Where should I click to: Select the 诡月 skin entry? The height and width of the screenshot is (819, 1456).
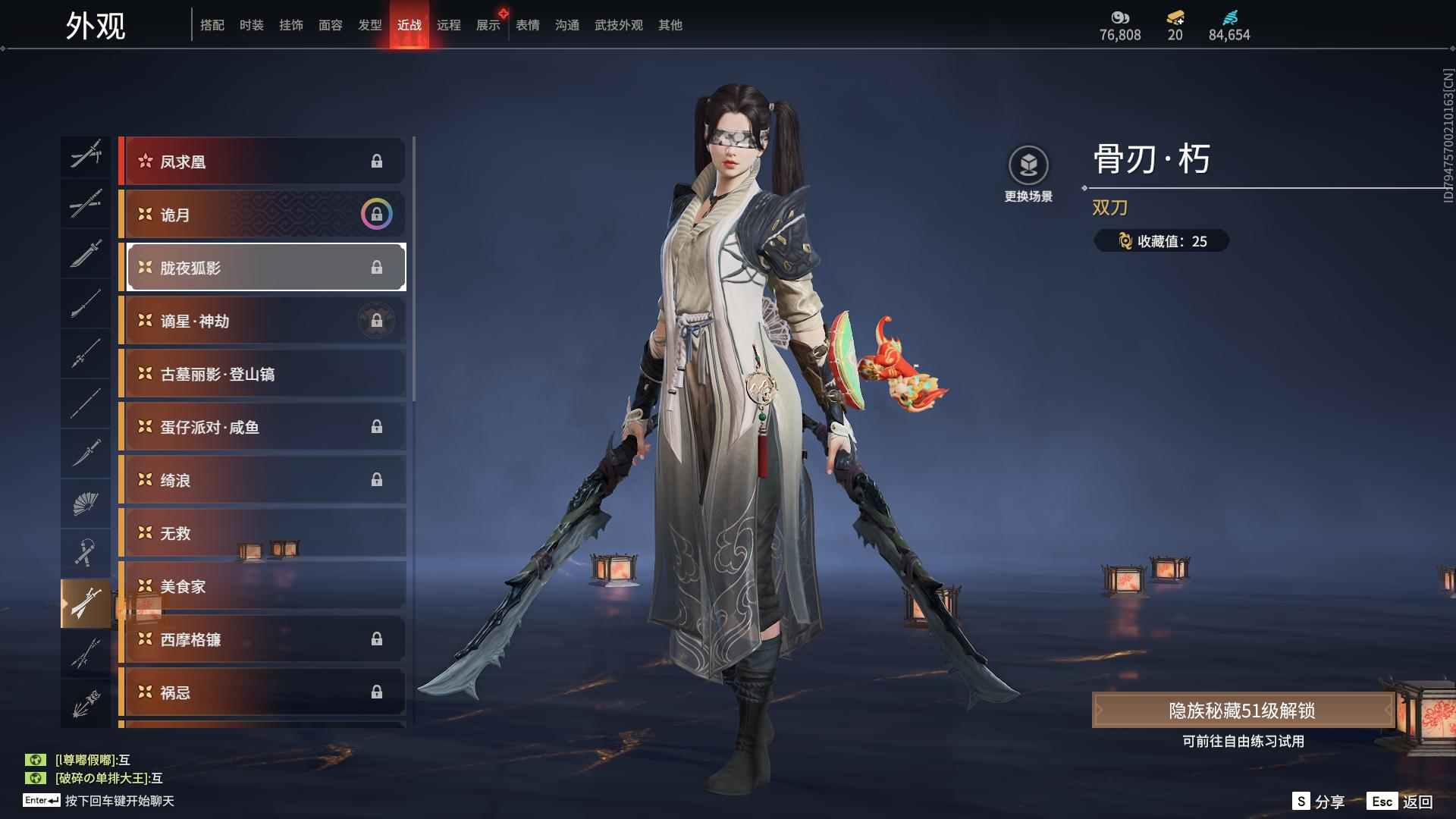click(262, 215)
